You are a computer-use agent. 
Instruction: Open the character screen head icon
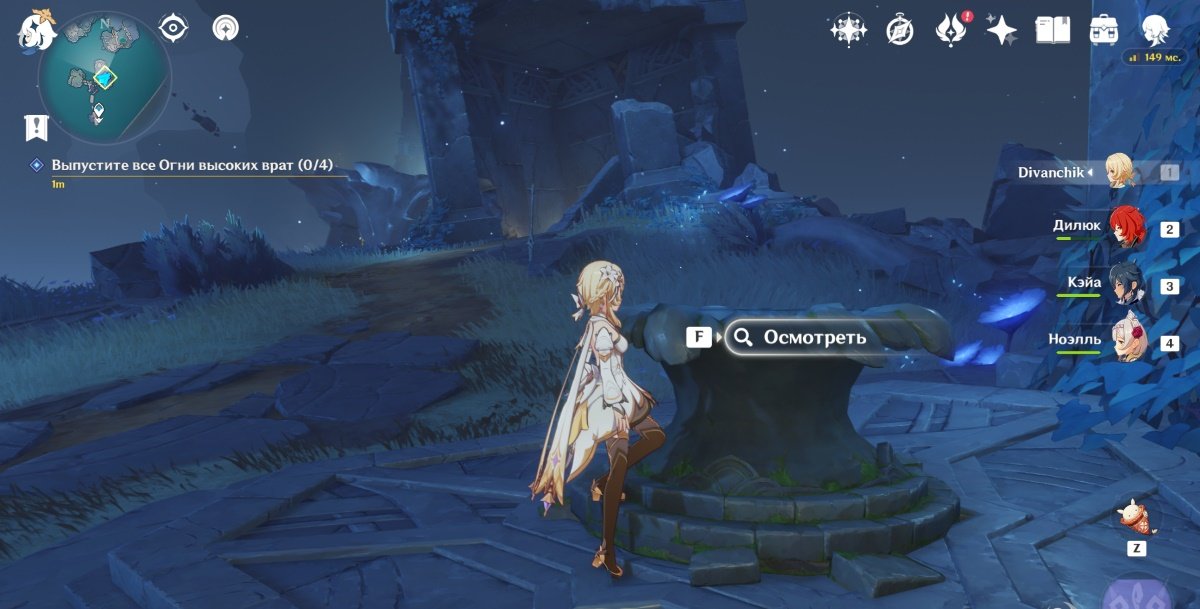(1156, 30)
